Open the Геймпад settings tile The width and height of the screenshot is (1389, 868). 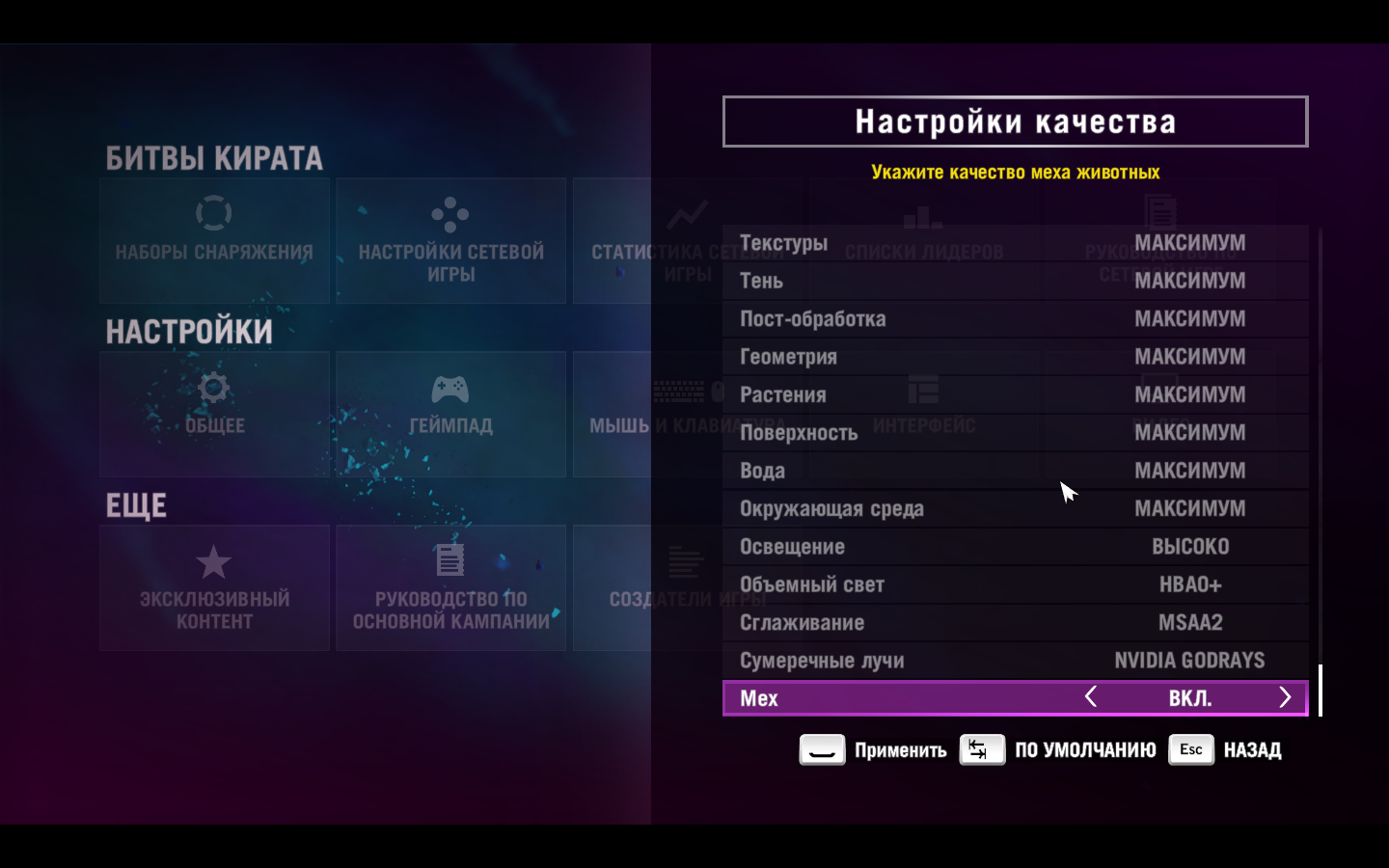[450, 414]
